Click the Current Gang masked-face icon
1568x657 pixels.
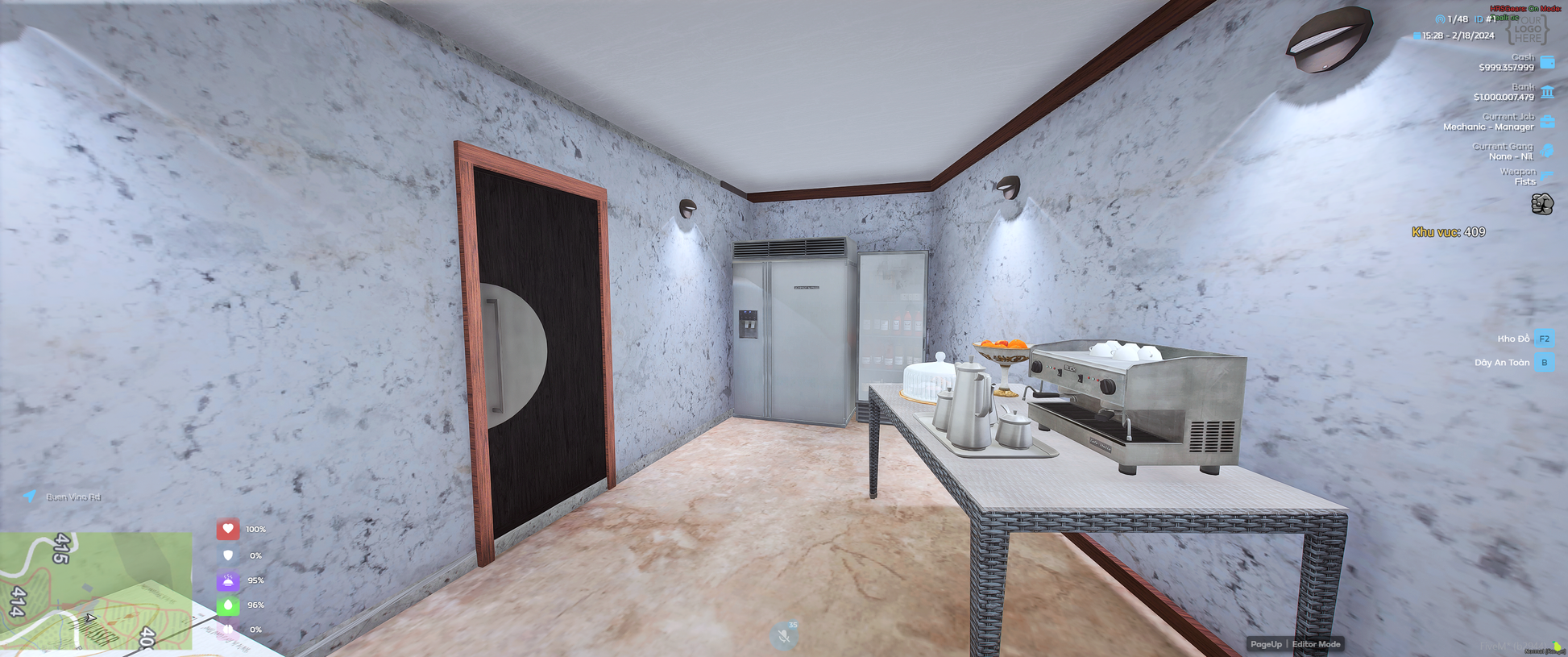(1547, 151)
